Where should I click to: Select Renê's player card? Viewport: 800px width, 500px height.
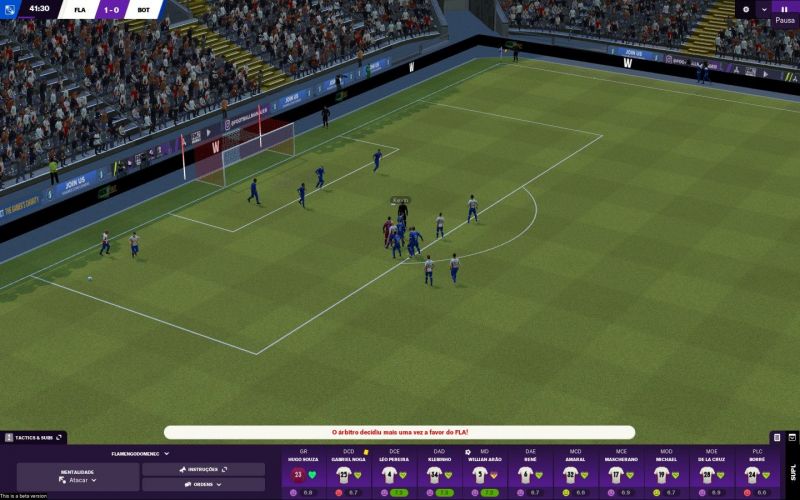tap(530, 473)
